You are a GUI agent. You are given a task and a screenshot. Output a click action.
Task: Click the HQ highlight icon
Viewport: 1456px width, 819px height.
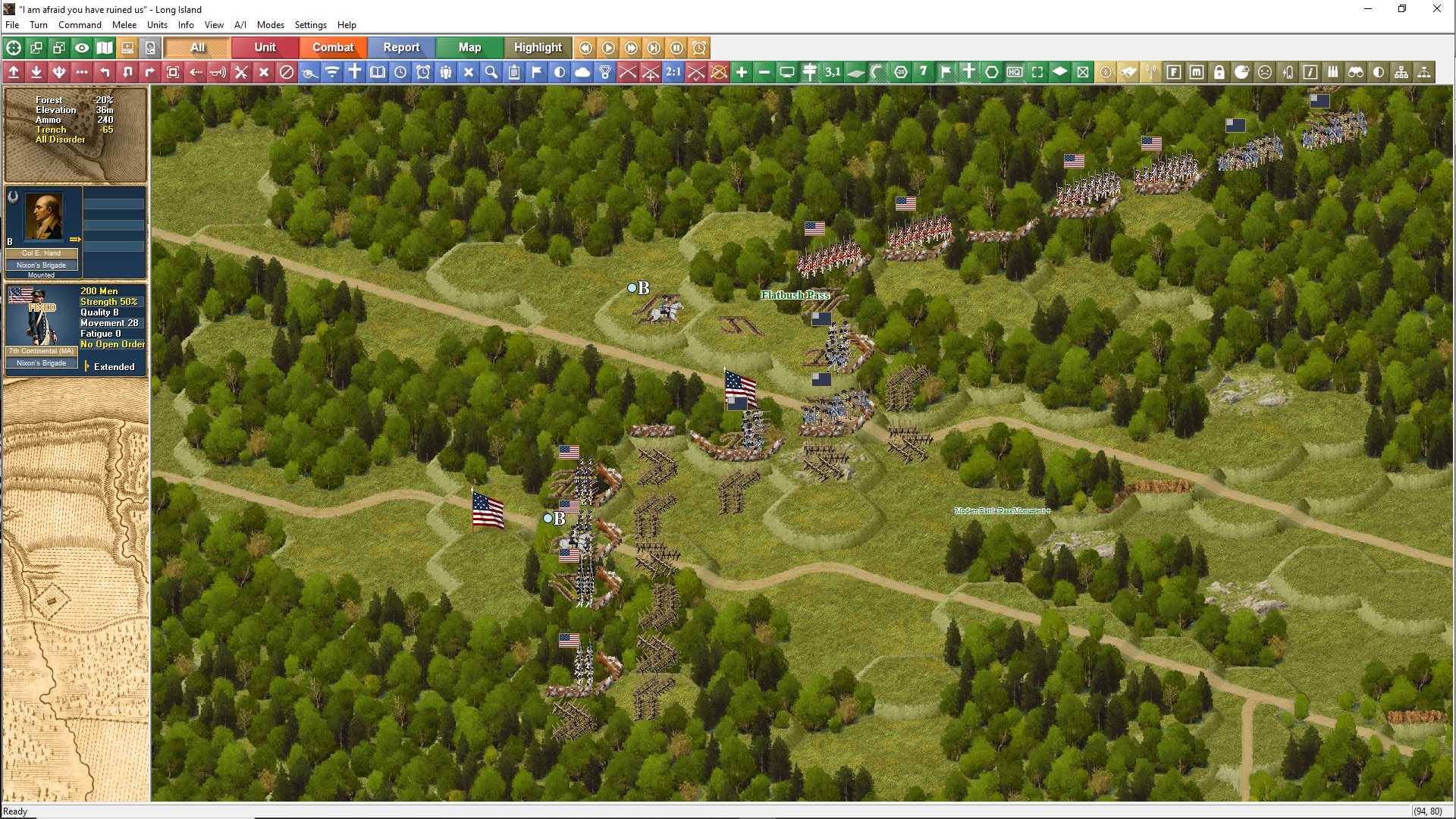click(1015, 72)
